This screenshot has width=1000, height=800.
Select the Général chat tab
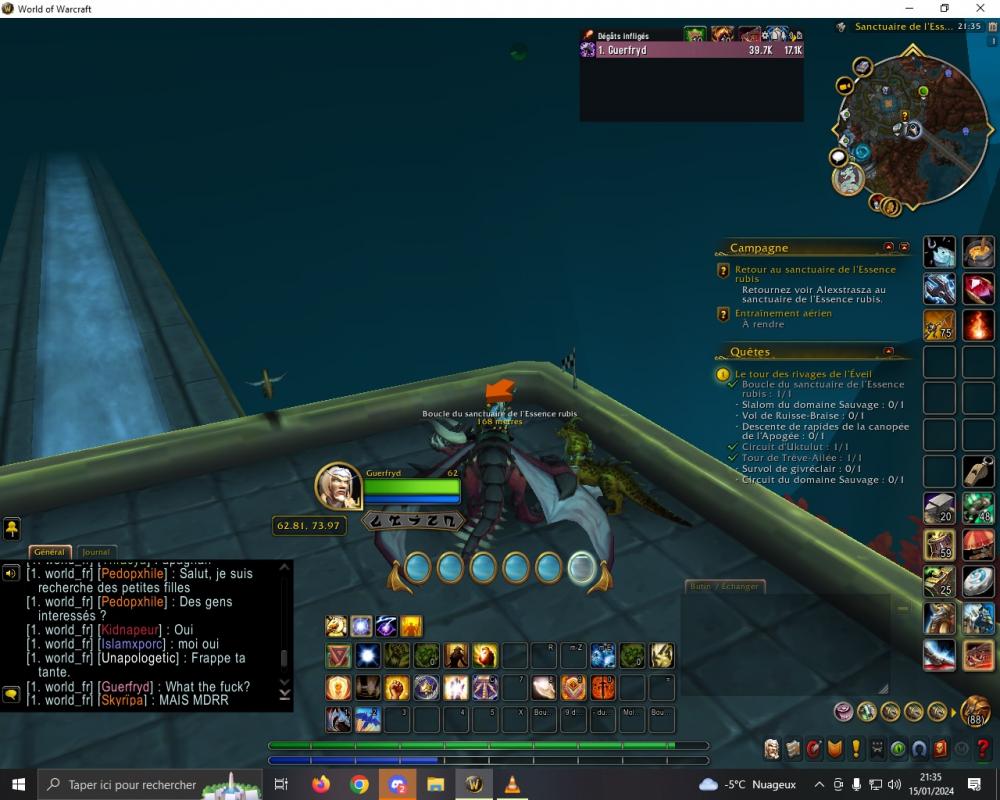(49, 552)
